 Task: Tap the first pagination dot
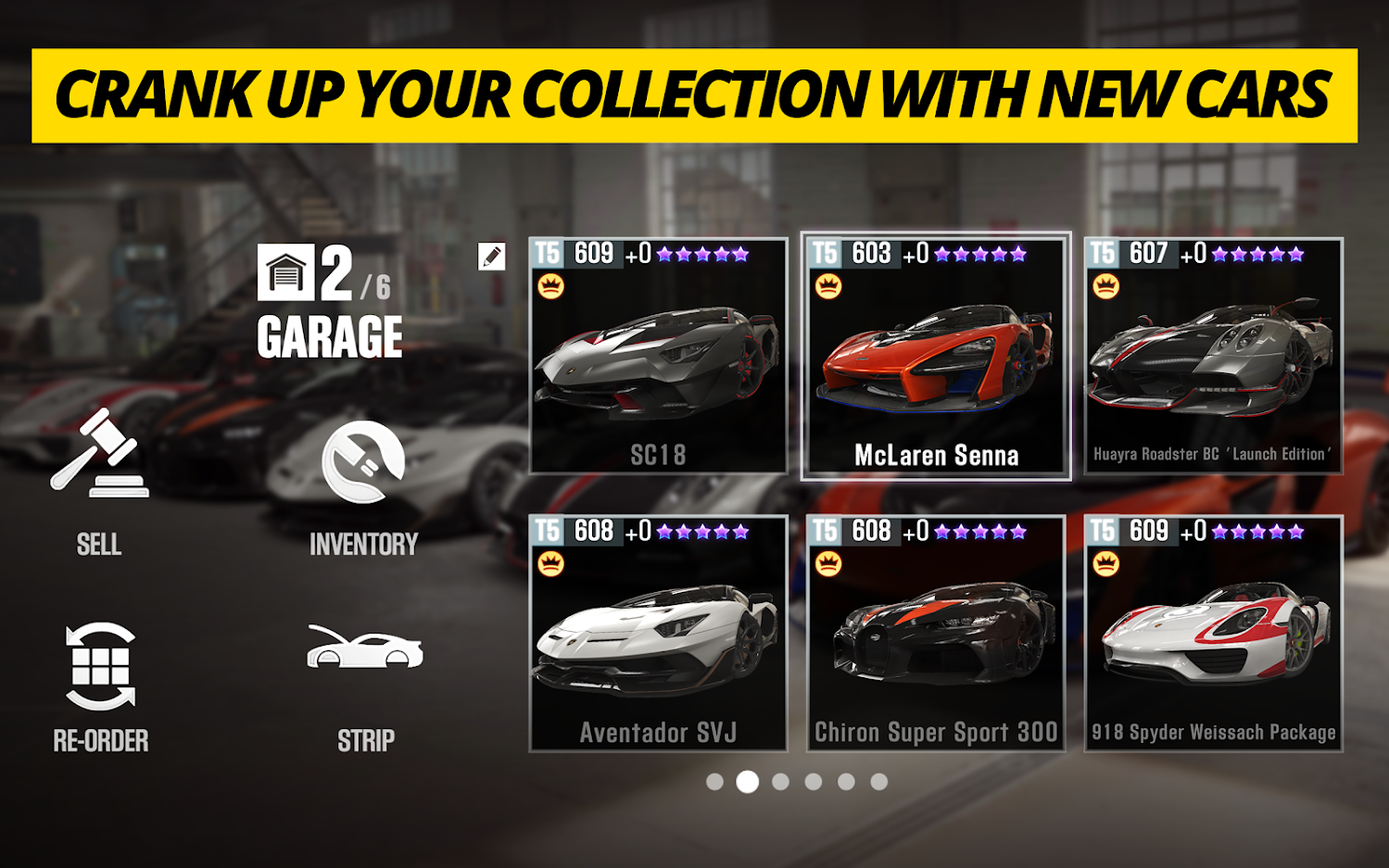(x=716, y=783)
